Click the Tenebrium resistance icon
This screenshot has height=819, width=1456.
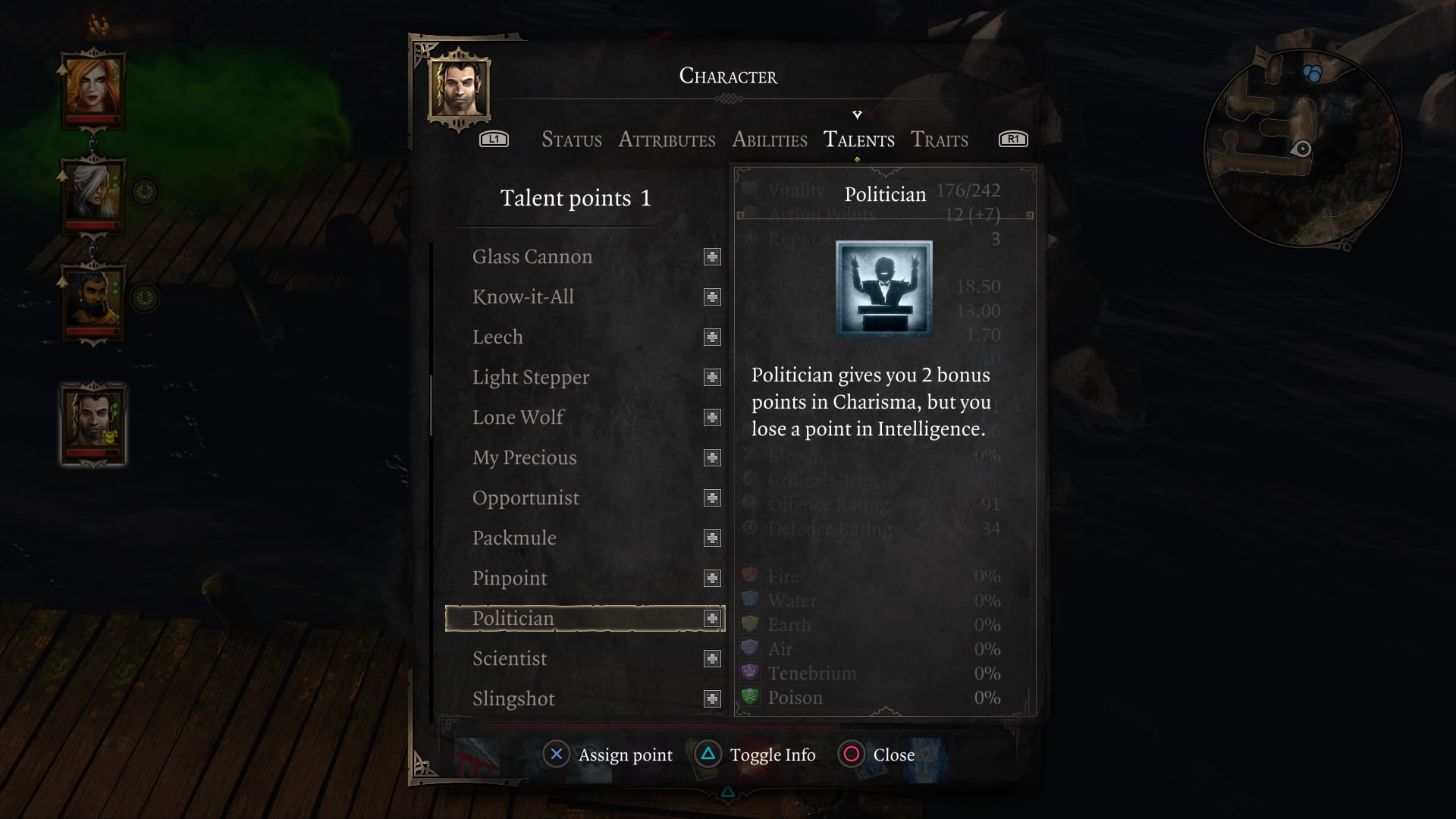(x=752, y=673)
